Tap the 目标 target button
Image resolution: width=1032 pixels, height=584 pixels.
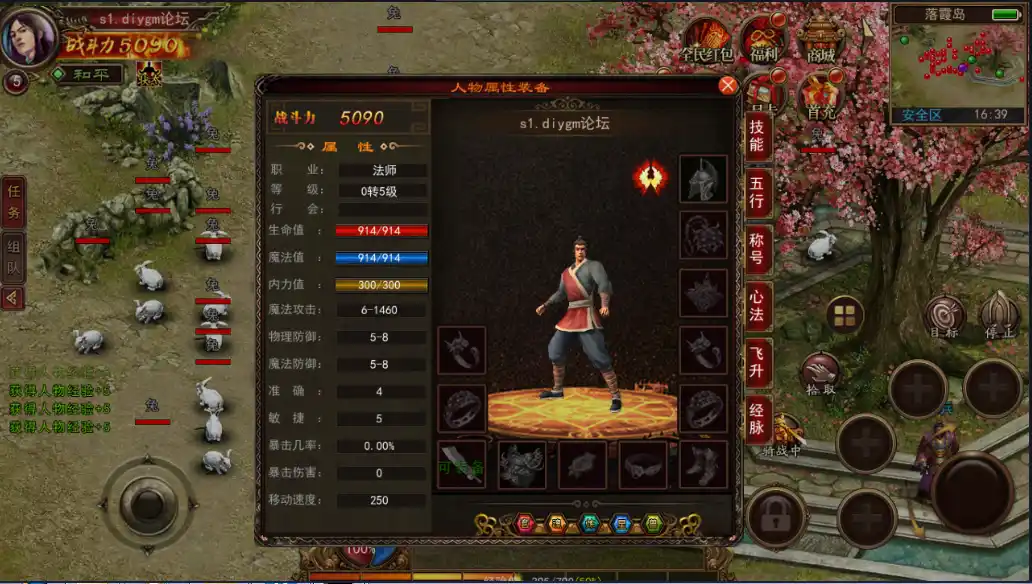(944, 317)
